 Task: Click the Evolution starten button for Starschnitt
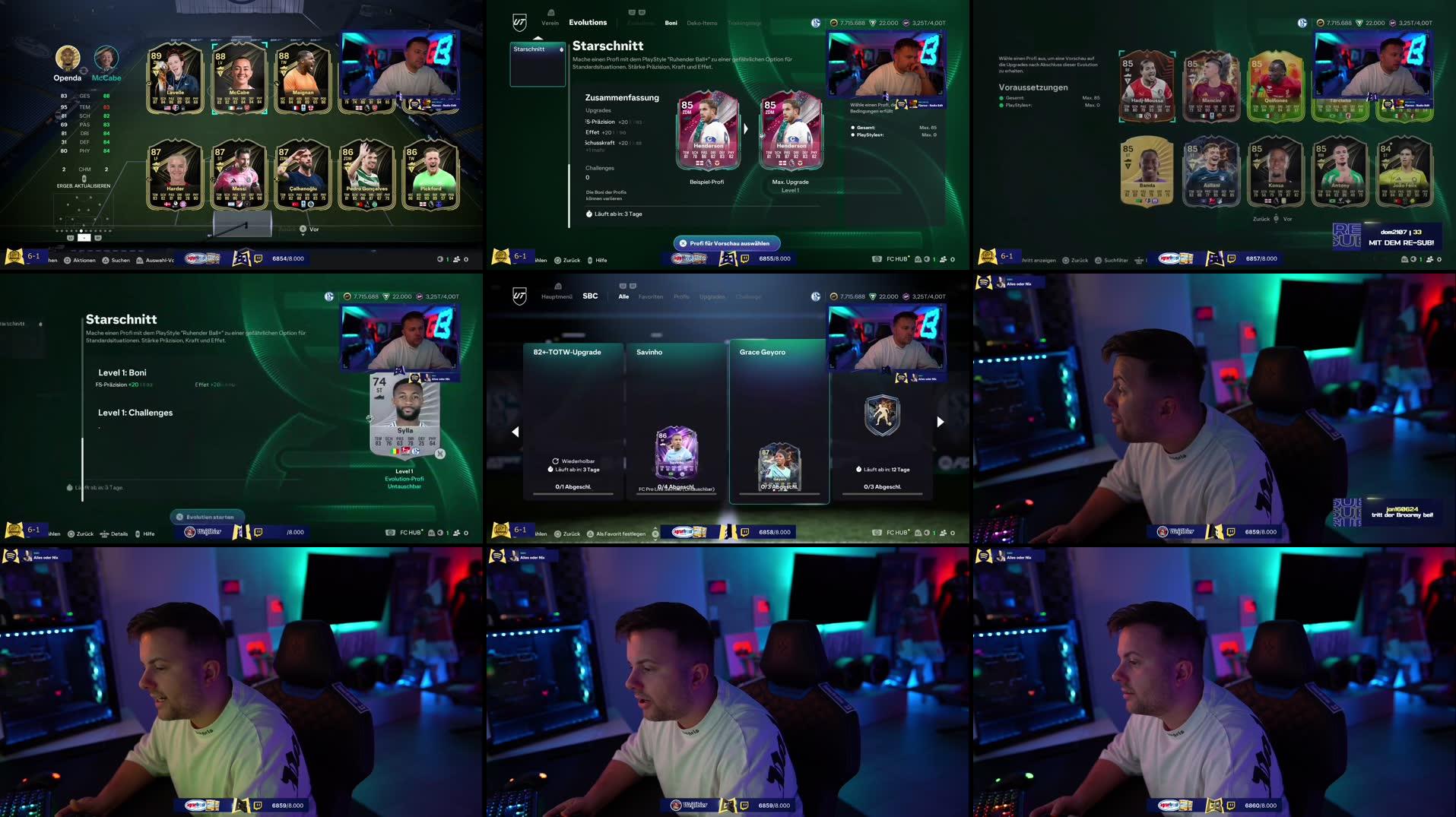point(205,517)
